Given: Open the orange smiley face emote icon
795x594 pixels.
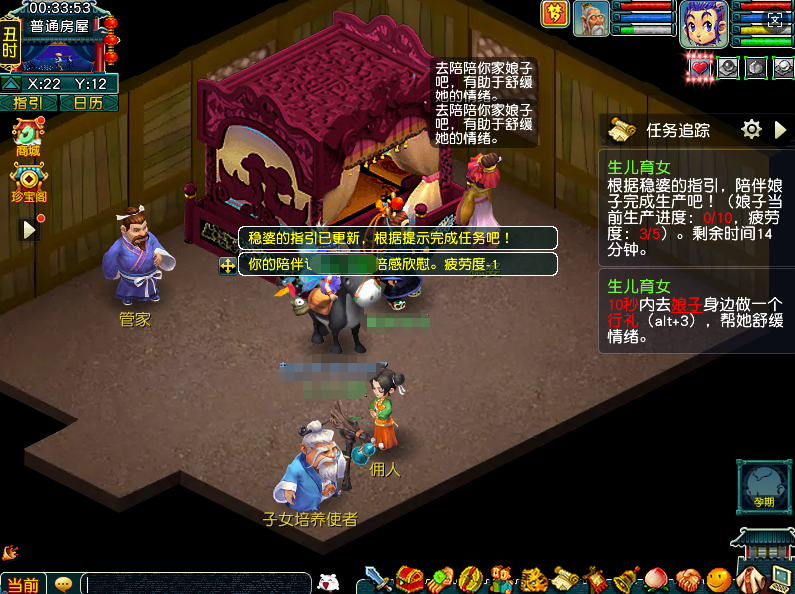Looking at the screenshot, I should click(717, 579).
